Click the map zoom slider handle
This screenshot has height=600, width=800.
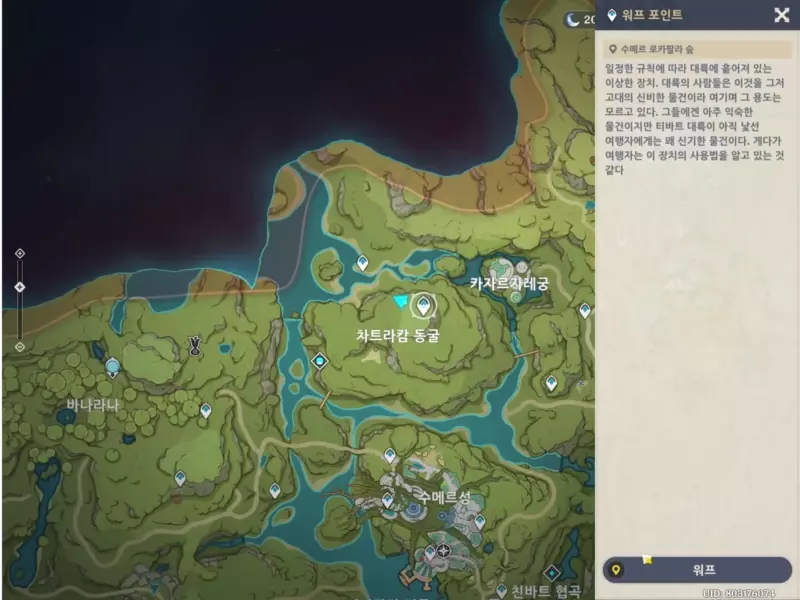[19, 288]
